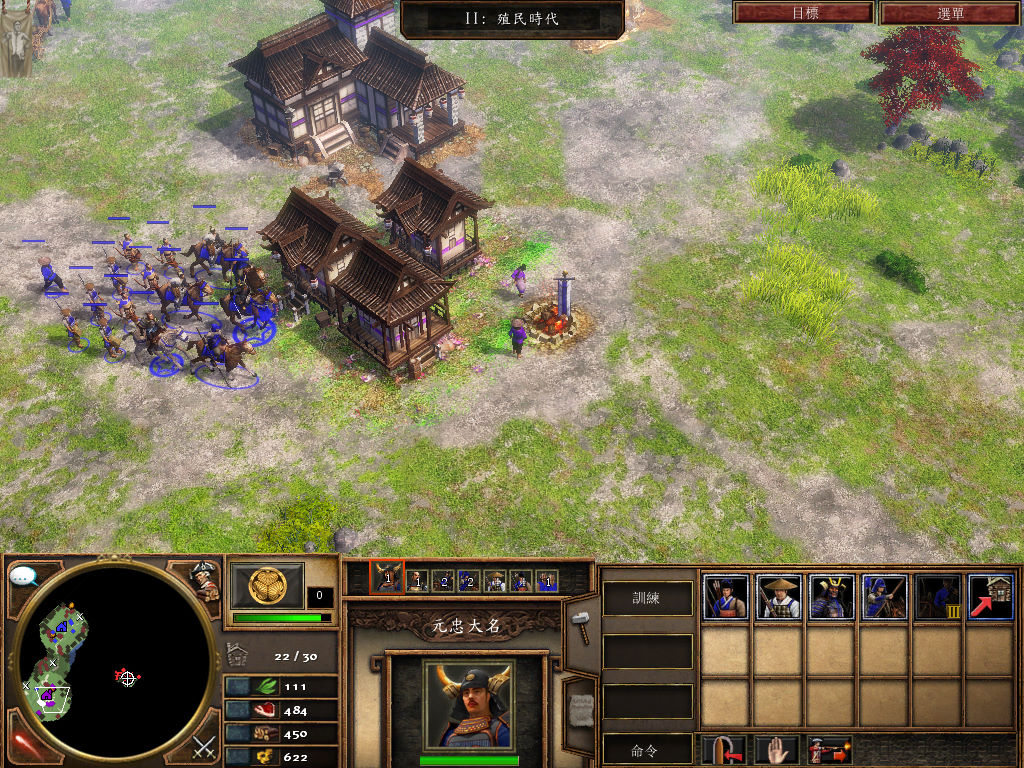Open the 選單 game menu
The height and width of the screenshot is (768, 1024).
951,13
